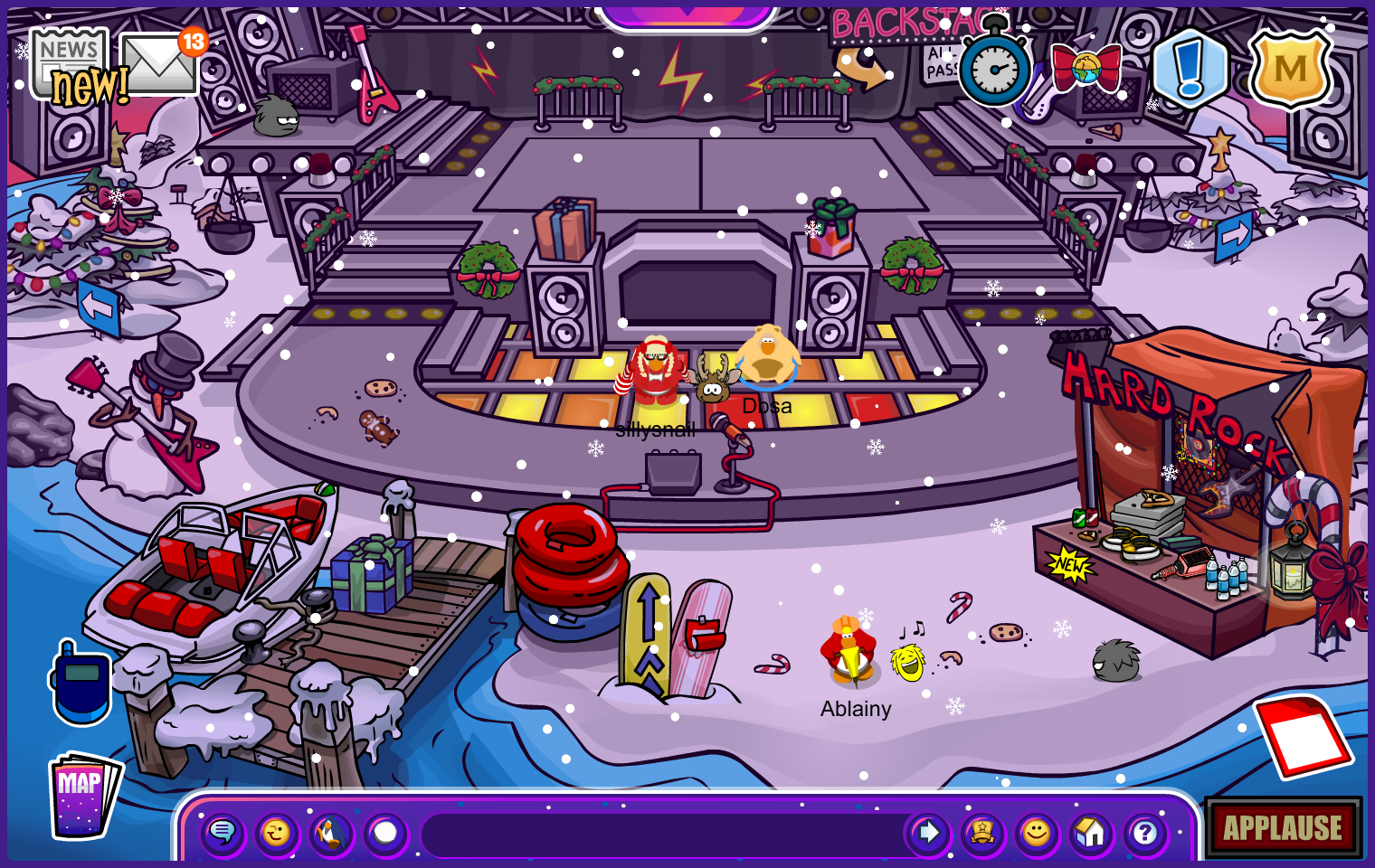Send the chat message with arrow button
The height and width of the screenshot is (868, 1375).
pyautogui.click(x=928, y=833)
